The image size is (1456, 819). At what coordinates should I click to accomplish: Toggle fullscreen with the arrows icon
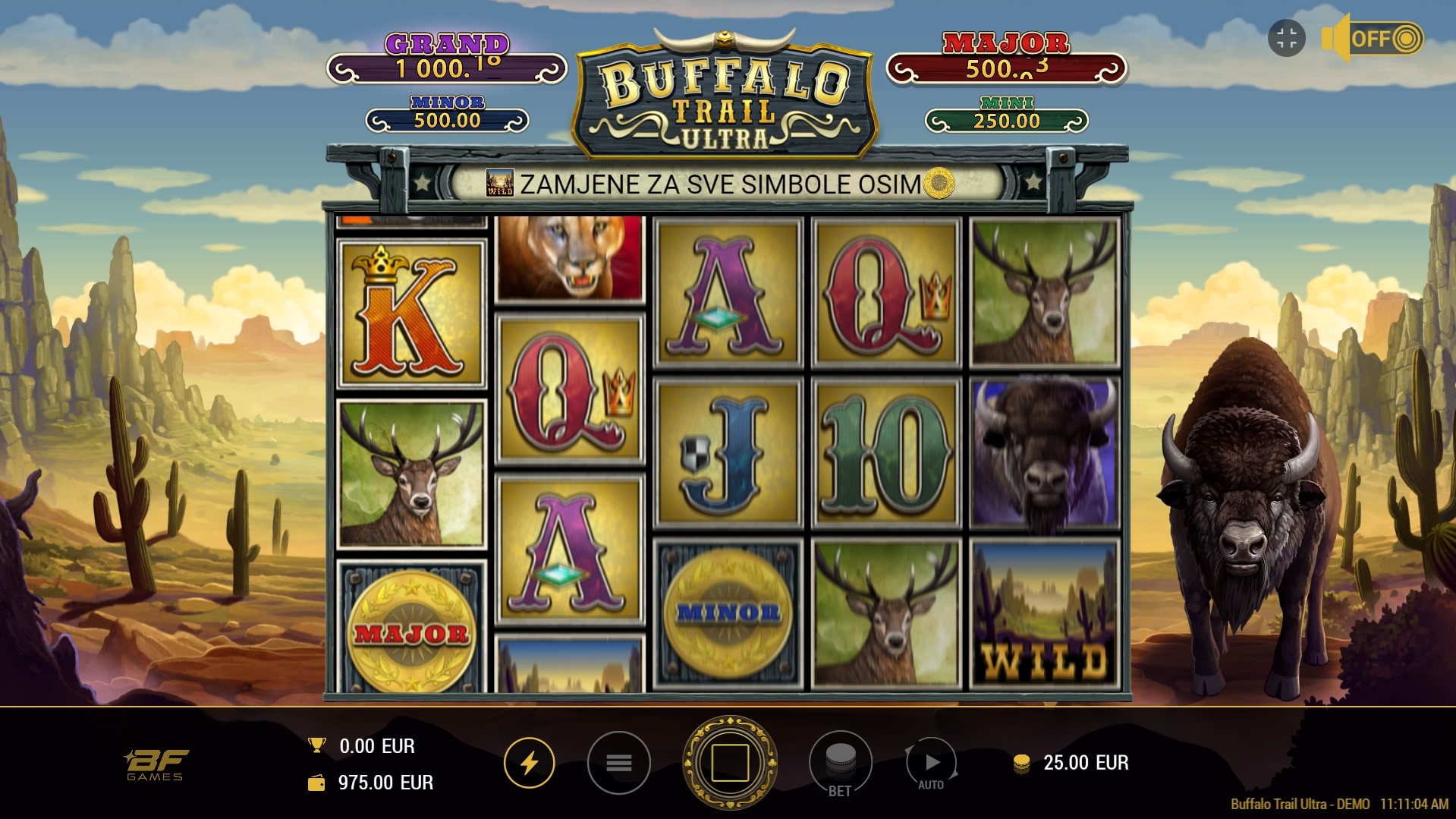[x=1286, y=38]
